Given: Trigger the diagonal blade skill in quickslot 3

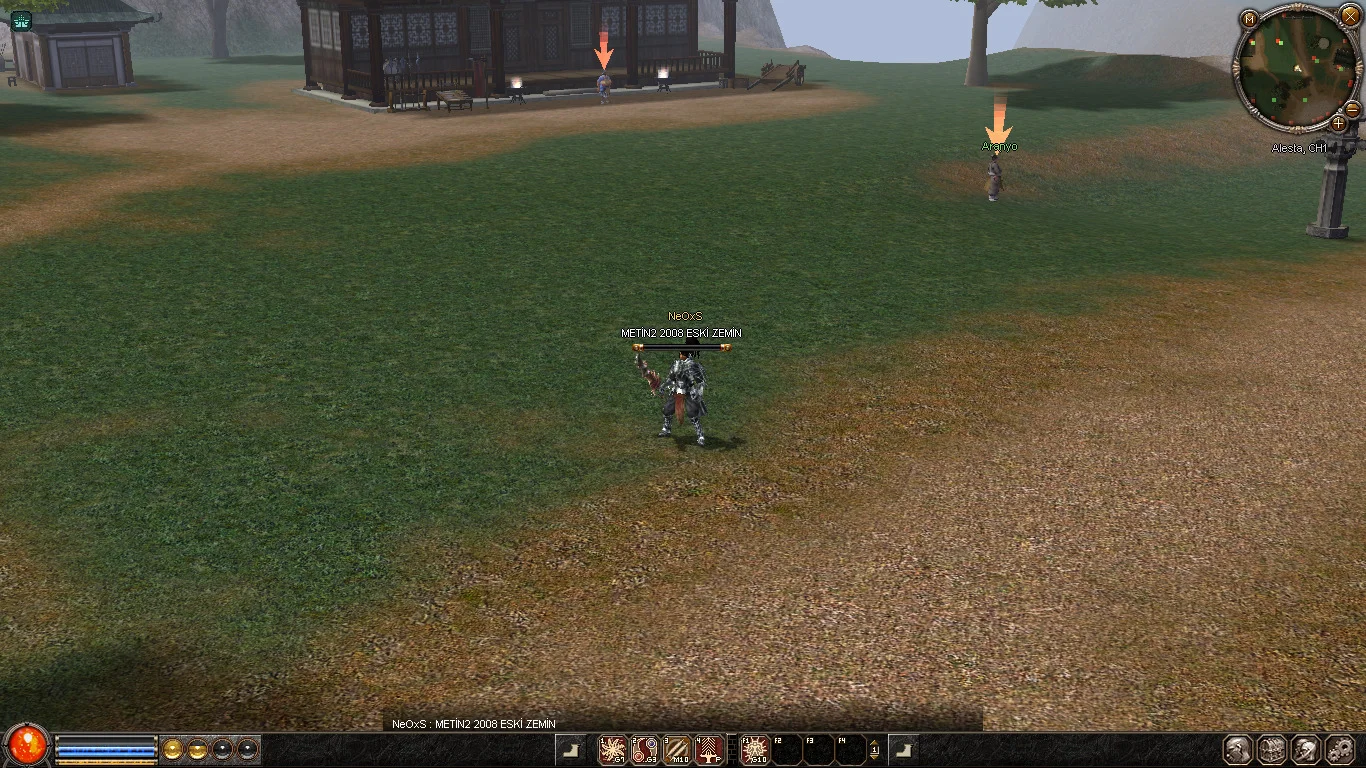Looking at the screenshot, I should pos(677,749).
